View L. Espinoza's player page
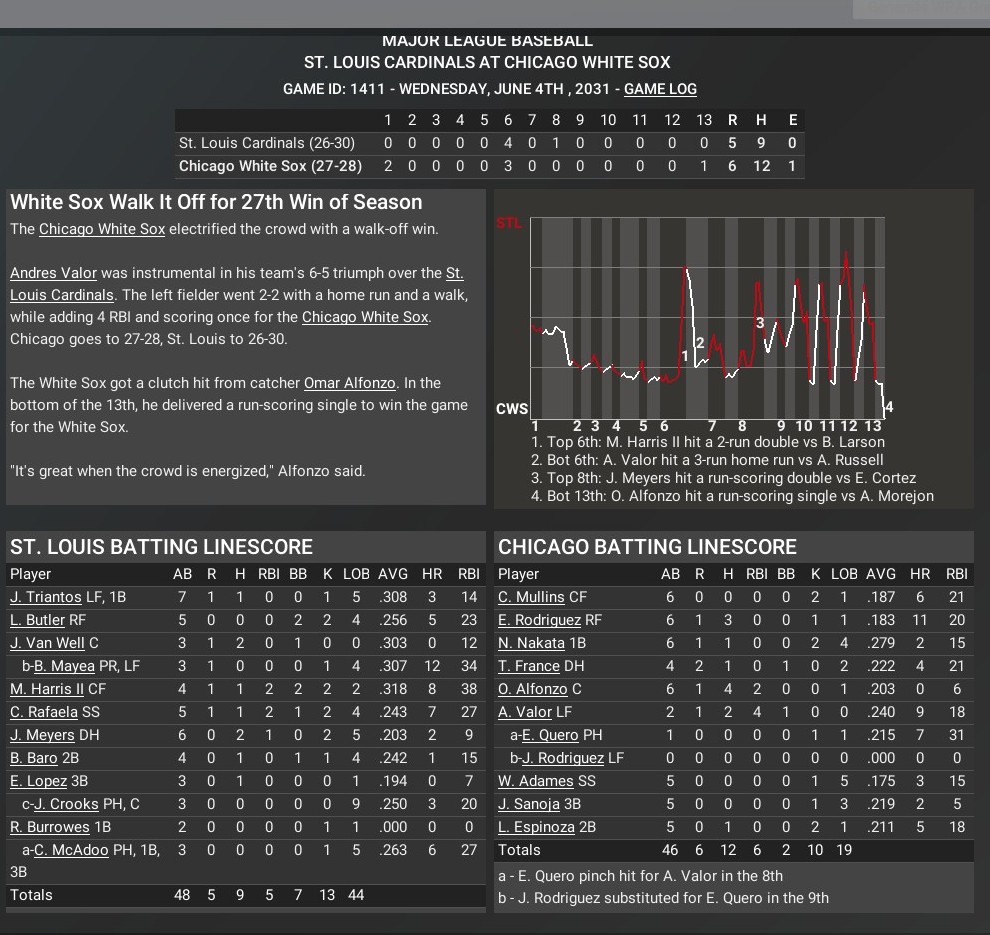The height and width of the screenshot is (935, 990). tap(537, 827)
